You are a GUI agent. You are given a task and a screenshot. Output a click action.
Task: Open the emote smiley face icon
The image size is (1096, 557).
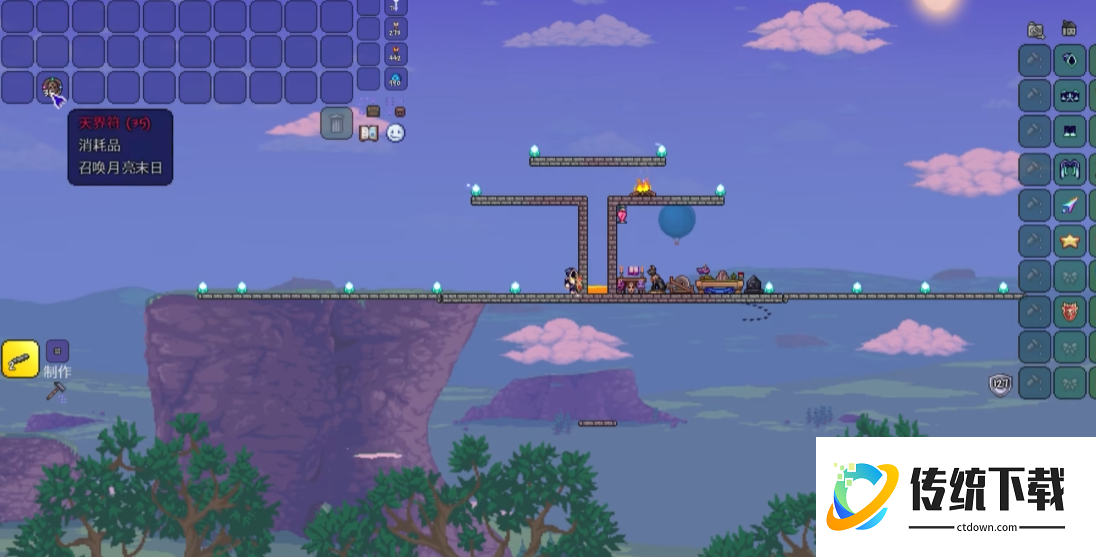pos(395,133)
